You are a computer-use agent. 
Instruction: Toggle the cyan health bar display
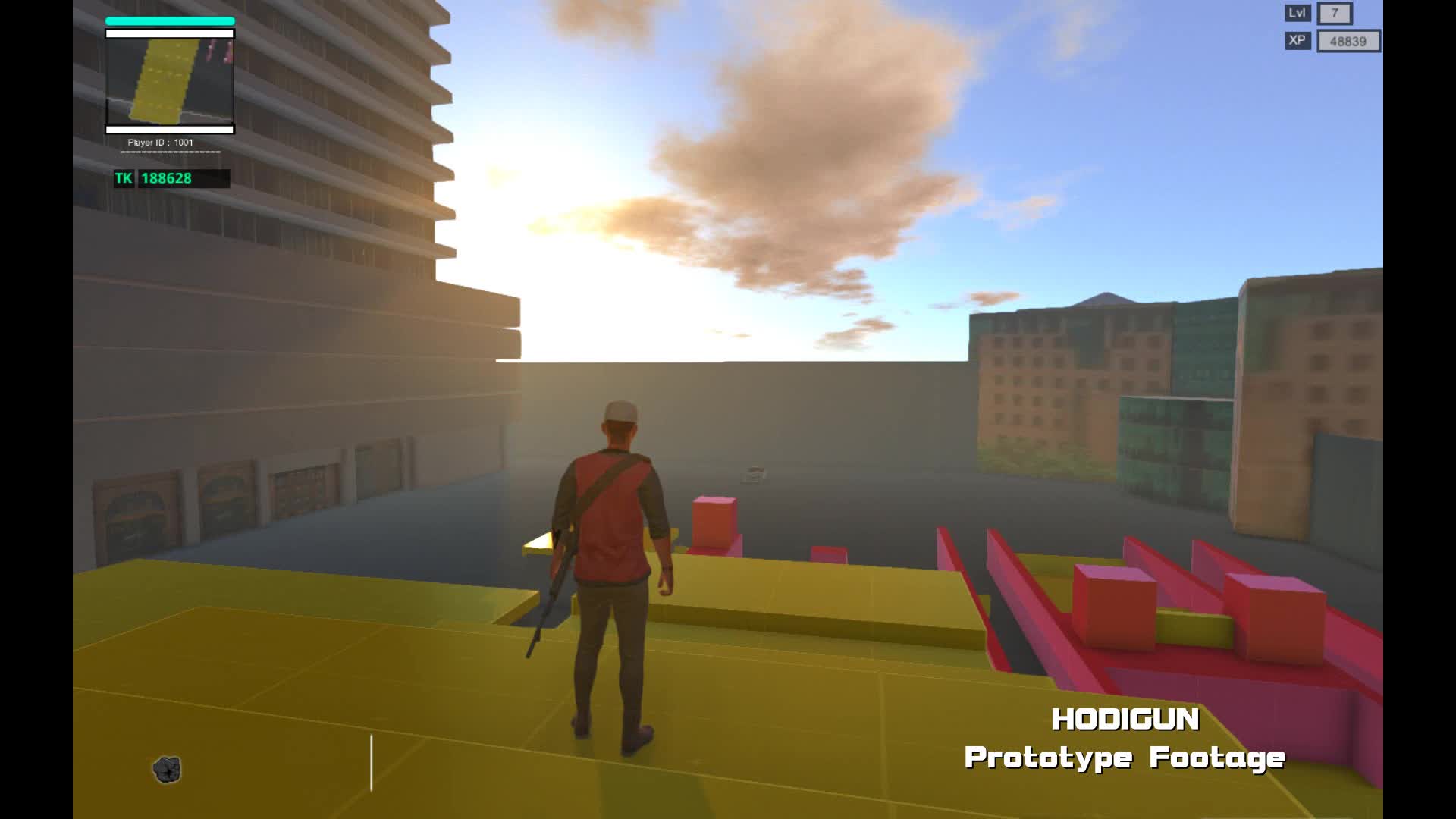(x=168, y=20)
